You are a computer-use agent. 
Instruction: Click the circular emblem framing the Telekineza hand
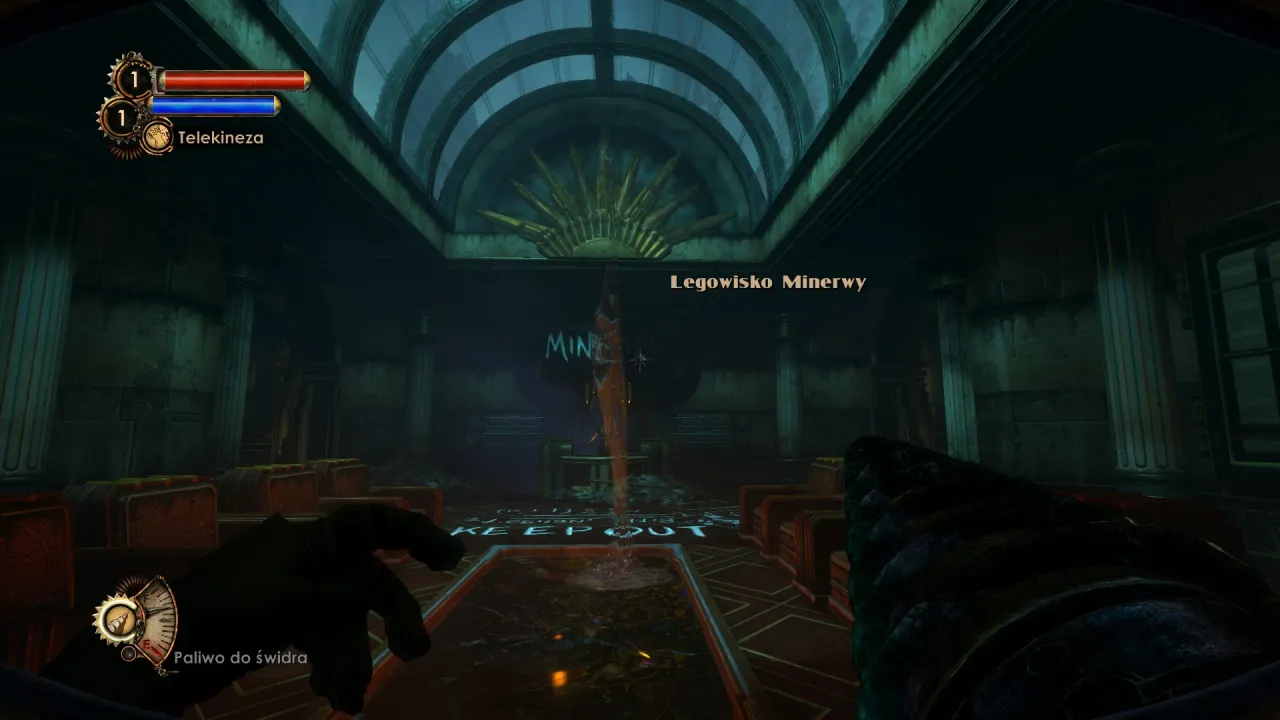click(157, 137)
